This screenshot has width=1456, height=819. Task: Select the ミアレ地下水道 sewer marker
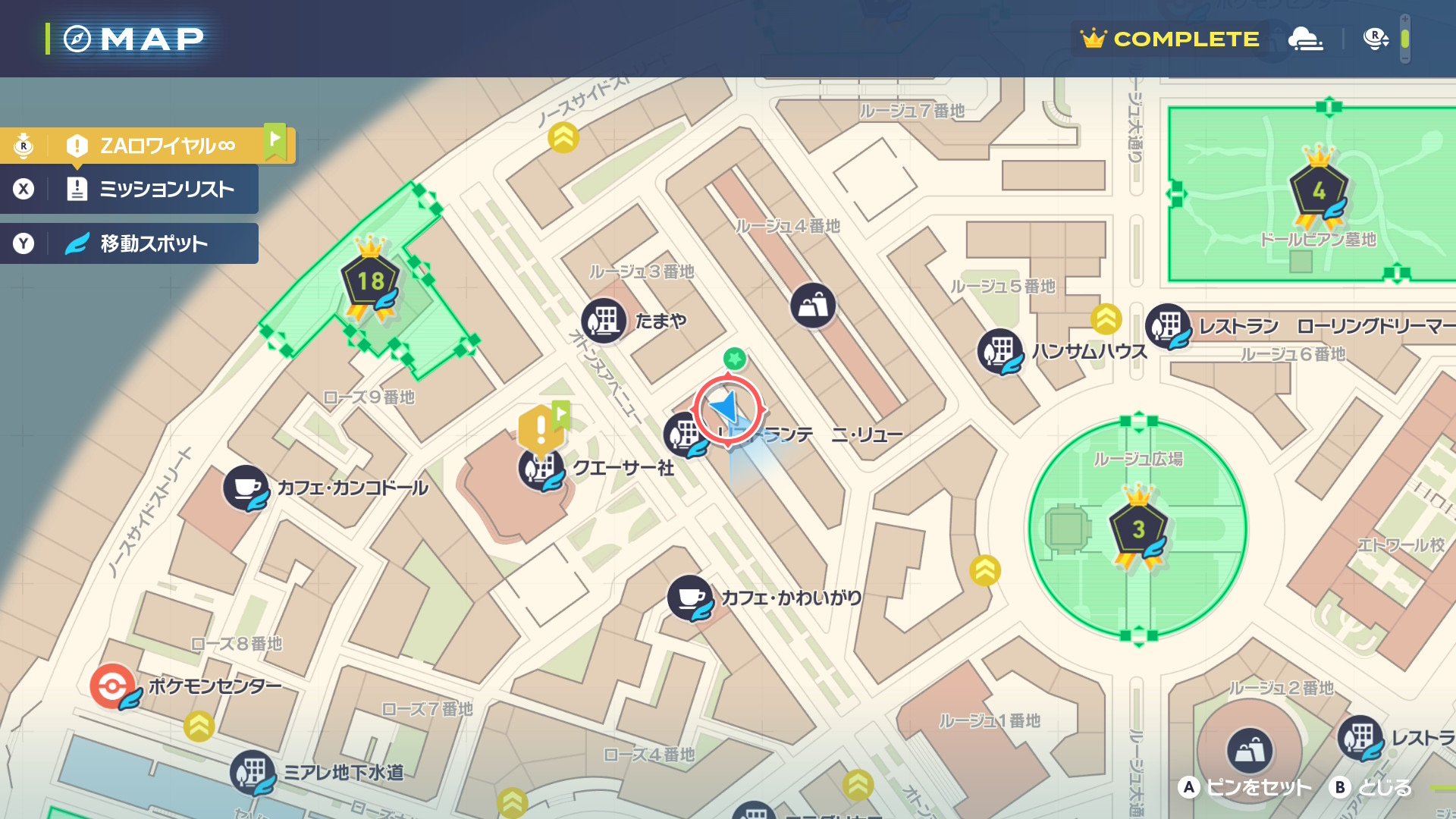[253, 773]
